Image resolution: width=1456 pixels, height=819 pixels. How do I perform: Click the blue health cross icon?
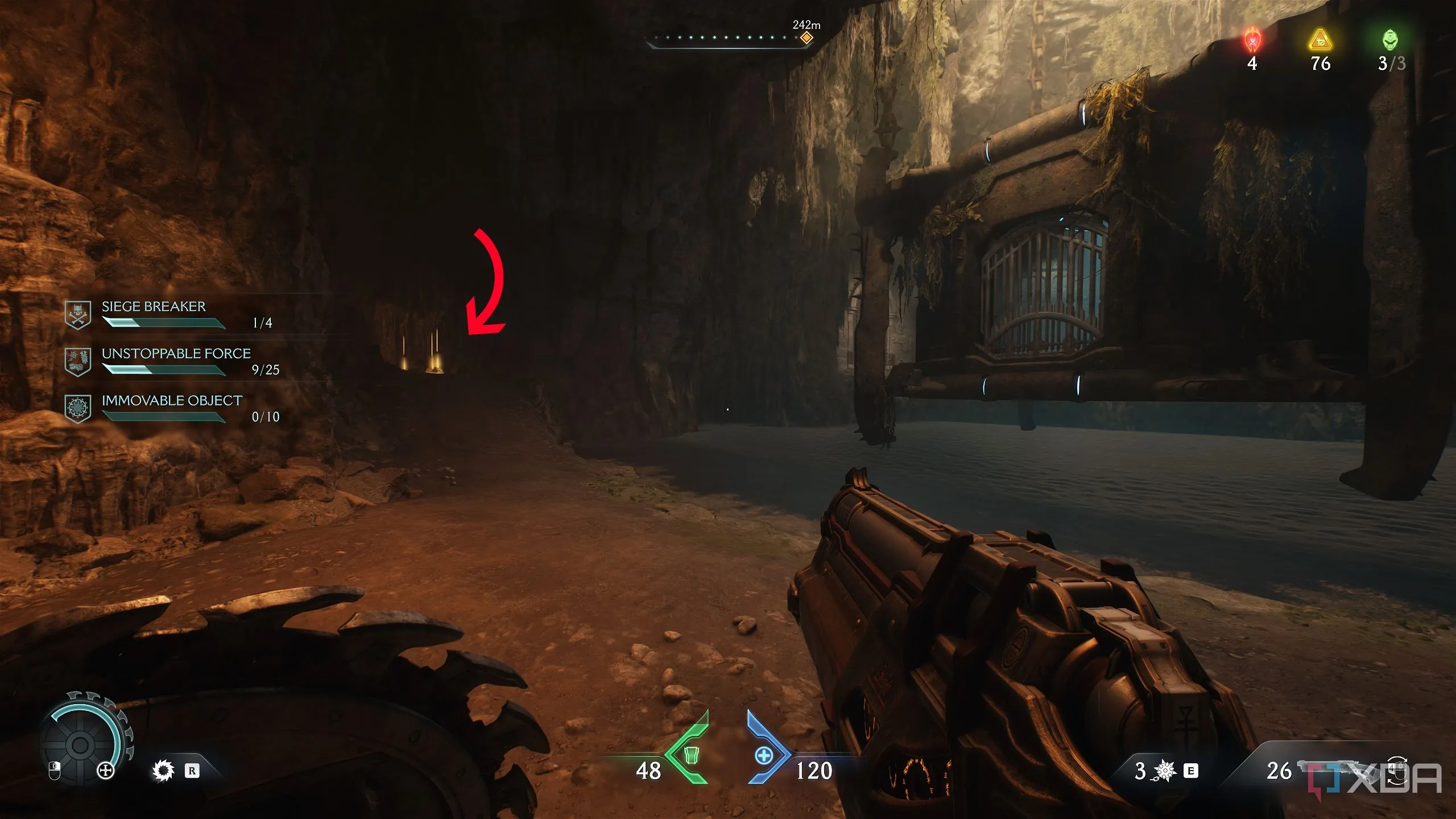(x=763, y=755)
